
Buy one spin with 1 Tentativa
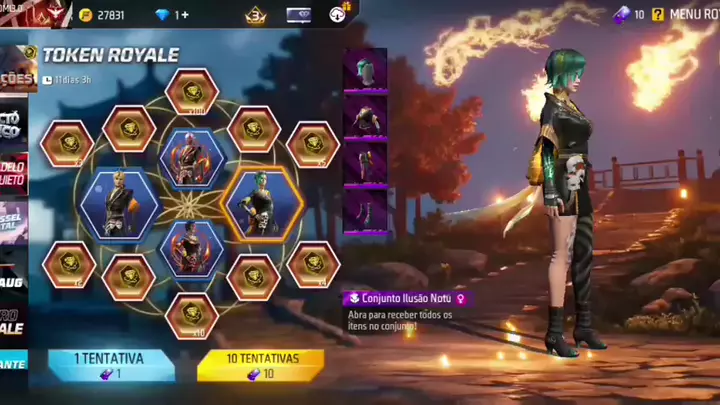click(111, 365)
